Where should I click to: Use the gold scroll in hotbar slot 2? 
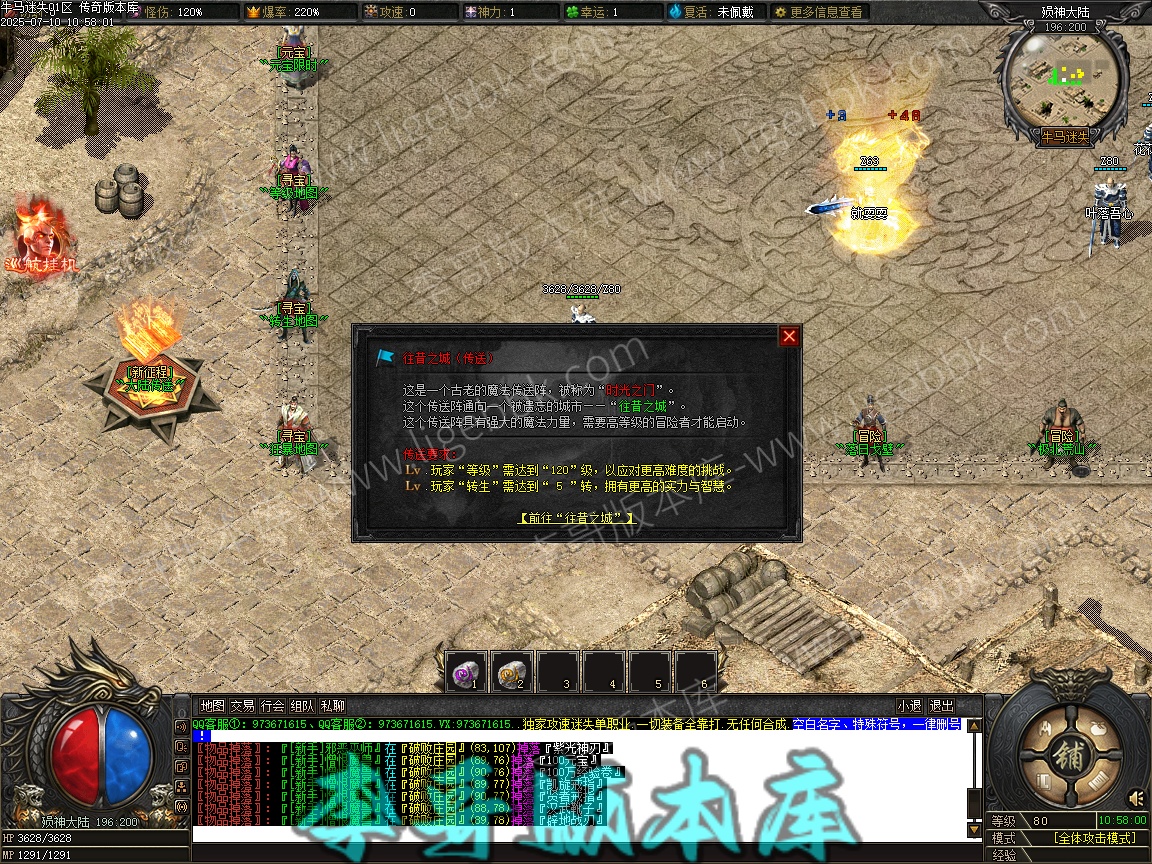pyautogui.click(x=513, y=672)
